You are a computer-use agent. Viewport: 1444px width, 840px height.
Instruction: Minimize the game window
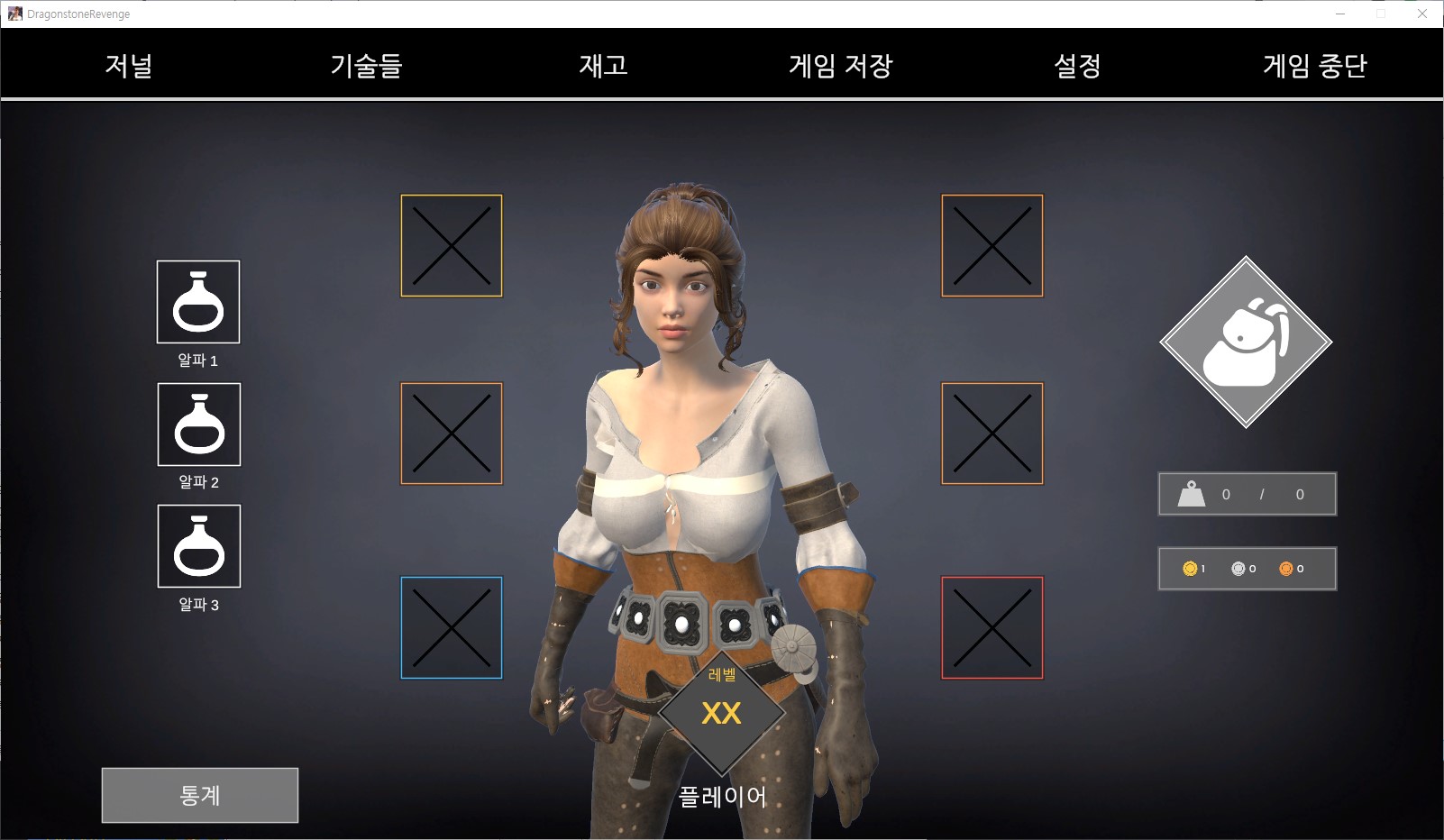pos(1340,14)
